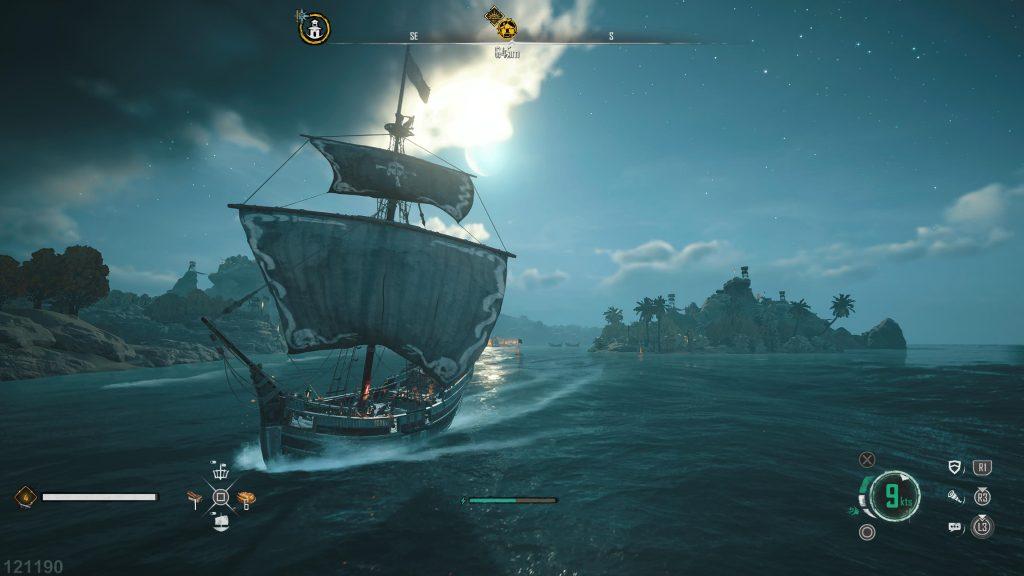Screen dimensions: 1024x576
Task: Activate the brace shield icon
Action: click(x=954, y=467)
